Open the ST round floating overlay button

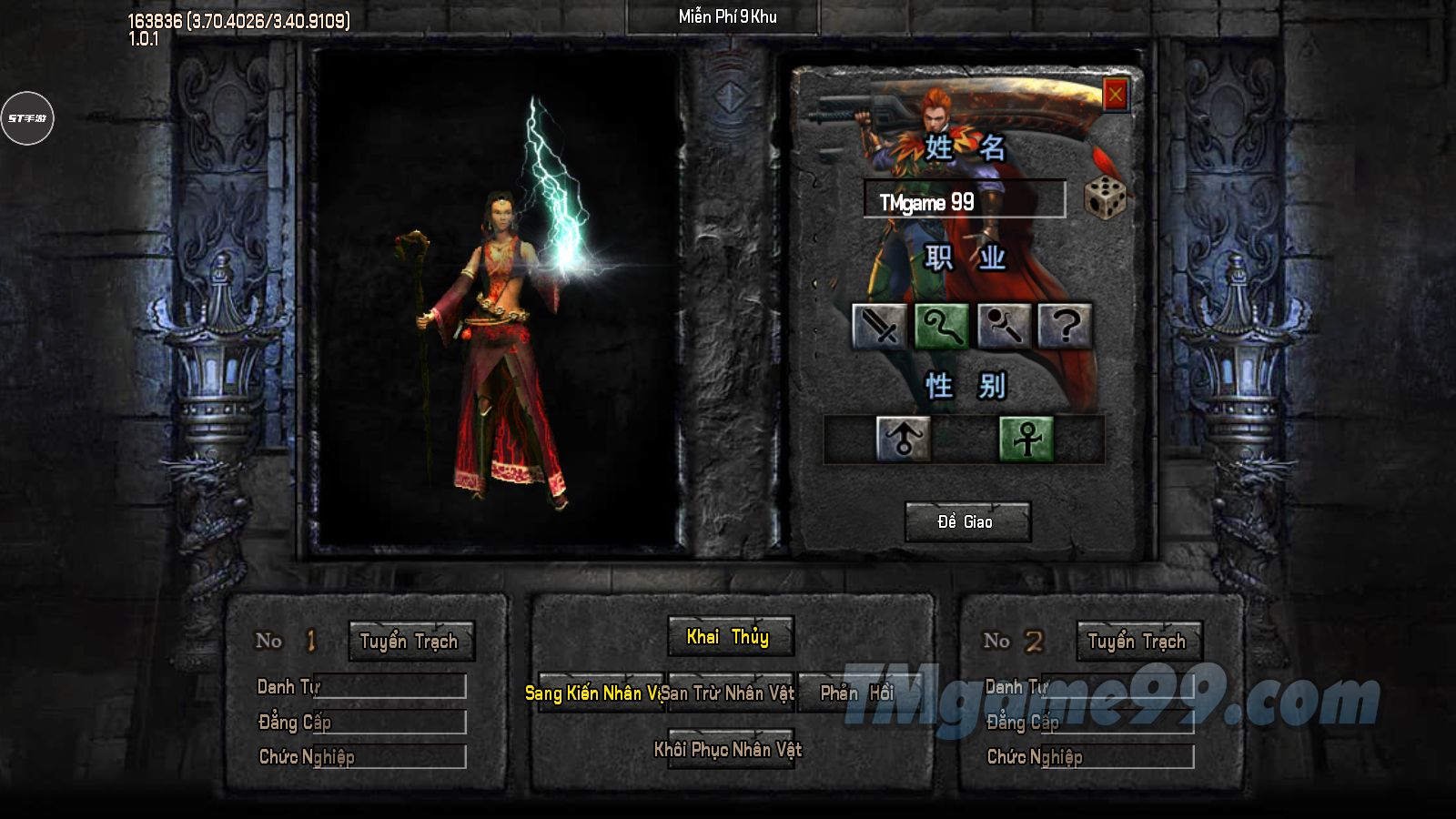point(27,118)
